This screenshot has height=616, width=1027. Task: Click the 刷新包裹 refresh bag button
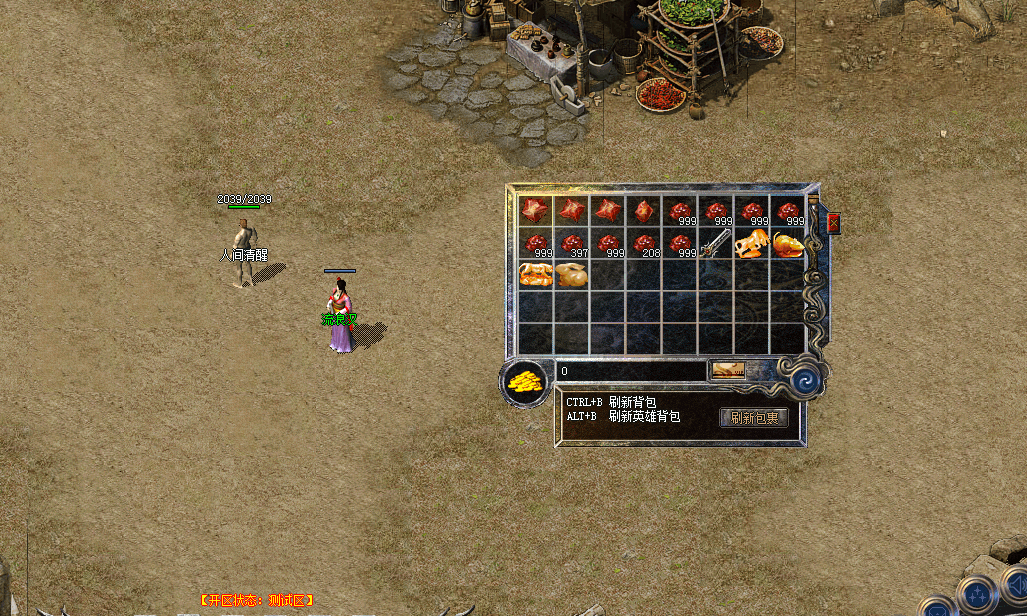754,418
